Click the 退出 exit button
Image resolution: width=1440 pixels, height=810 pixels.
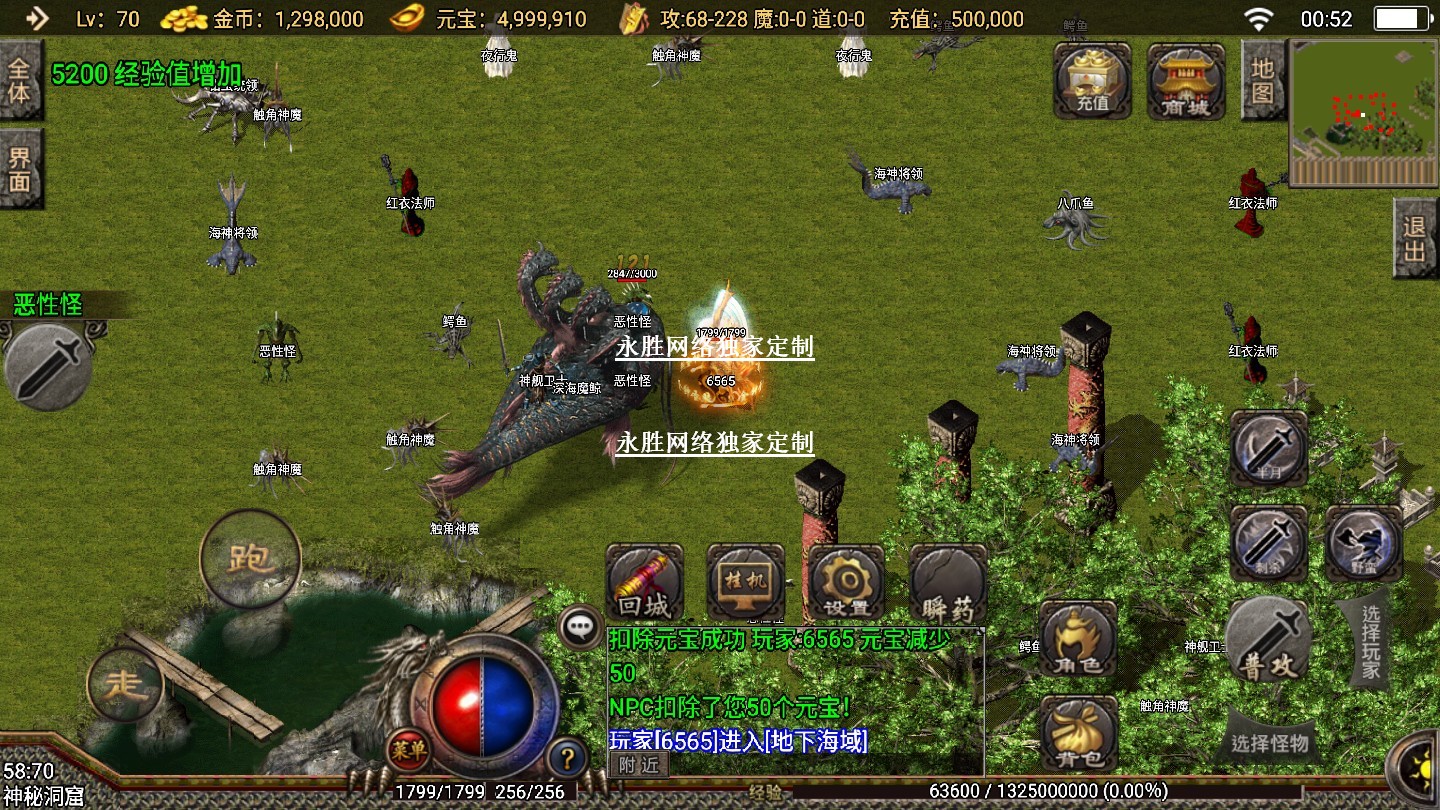pyautogui.click(x=1415, y=239)
